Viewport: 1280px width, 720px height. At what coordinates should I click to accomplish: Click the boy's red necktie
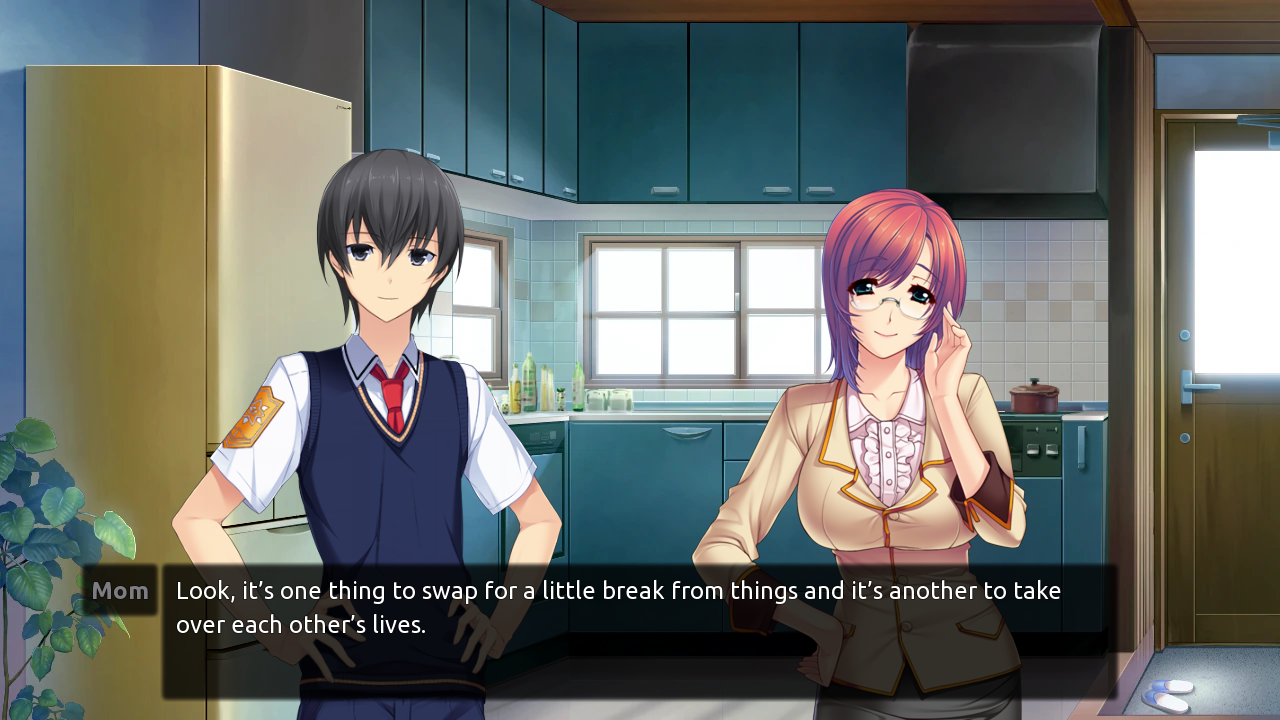click(x=395, y=400)
